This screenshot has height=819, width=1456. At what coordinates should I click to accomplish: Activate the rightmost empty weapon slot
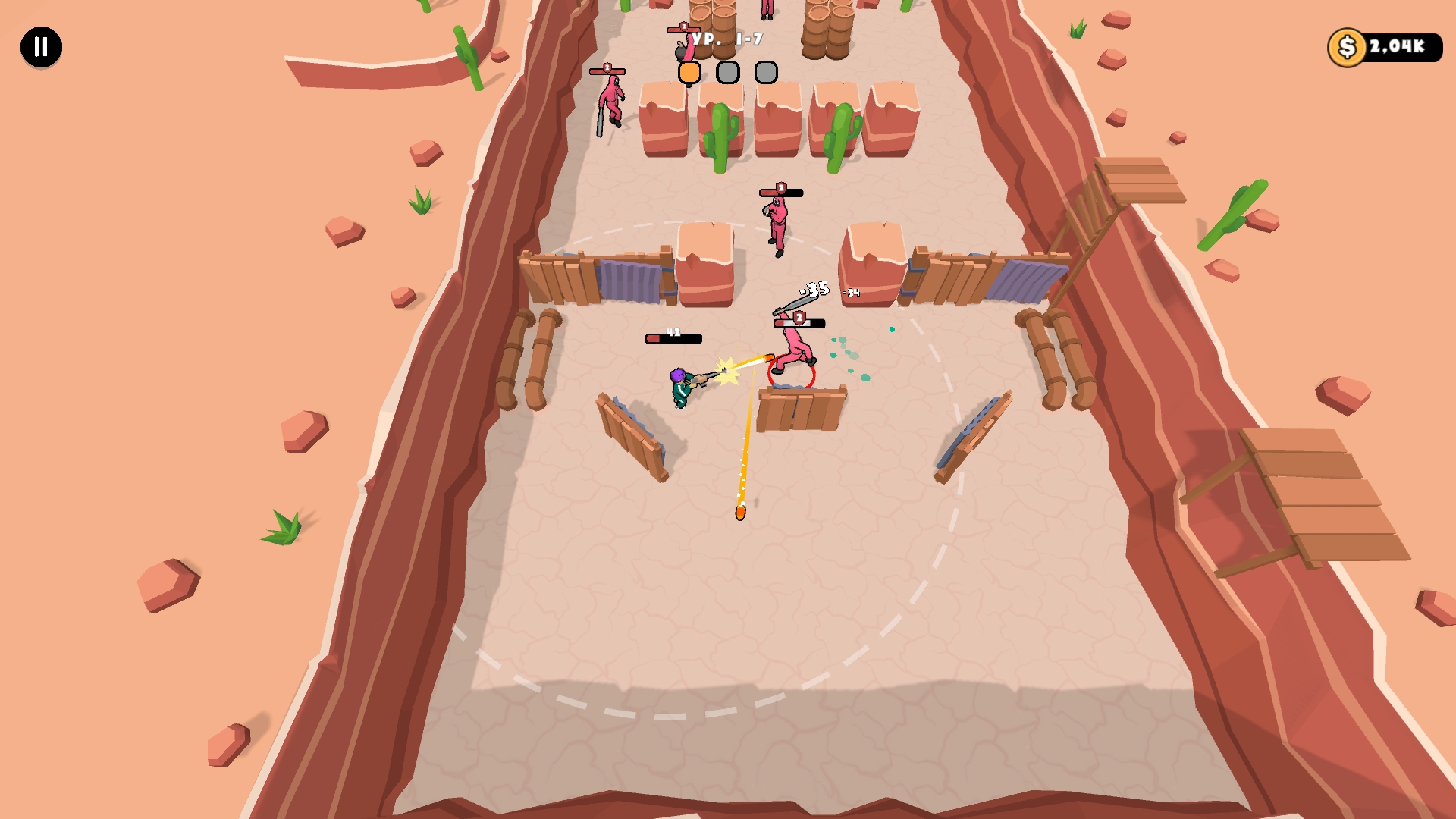[766, 72]
